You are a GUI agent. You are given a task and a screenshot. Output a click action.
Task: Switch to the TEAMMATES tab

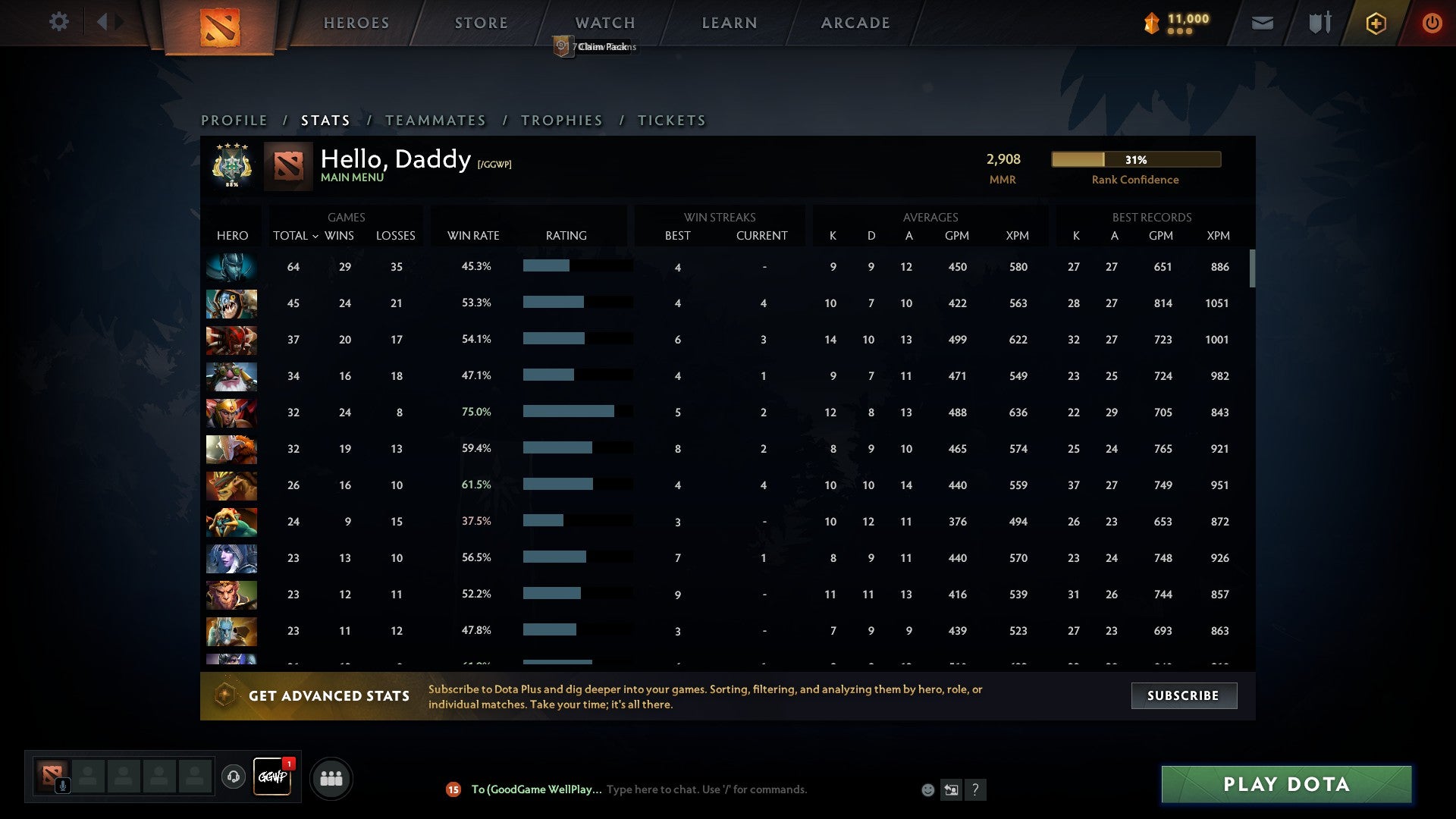436,120
